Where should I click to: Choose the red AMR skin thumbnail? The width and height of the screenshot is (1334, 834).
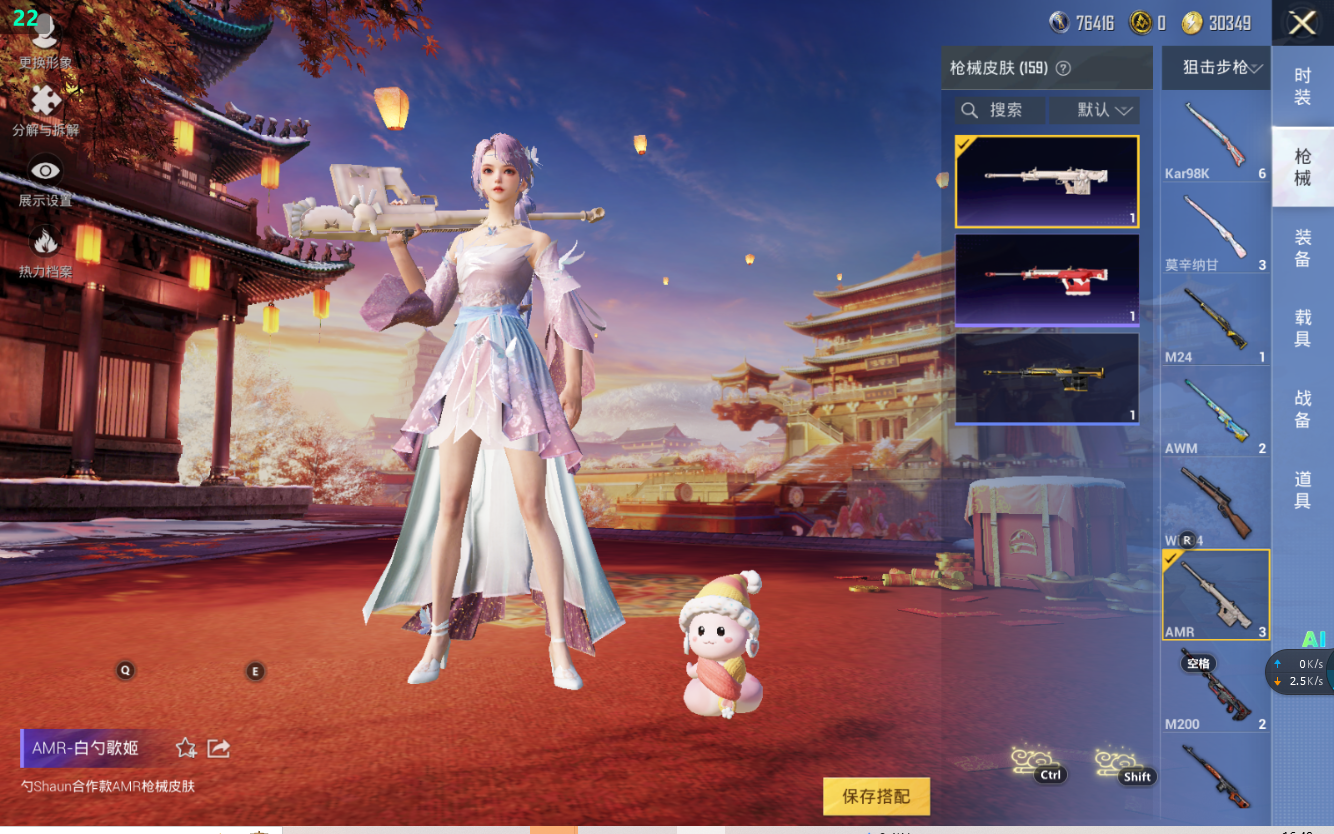1047,279
